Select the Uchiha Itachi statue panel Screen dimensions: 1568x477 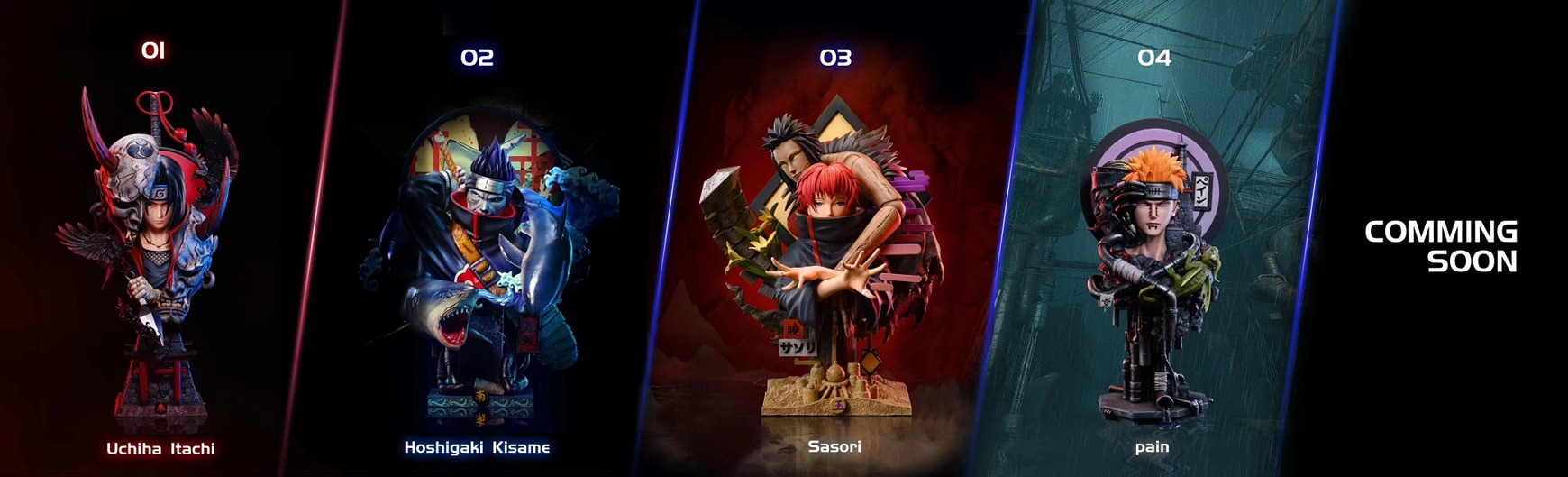coord(160,252)
